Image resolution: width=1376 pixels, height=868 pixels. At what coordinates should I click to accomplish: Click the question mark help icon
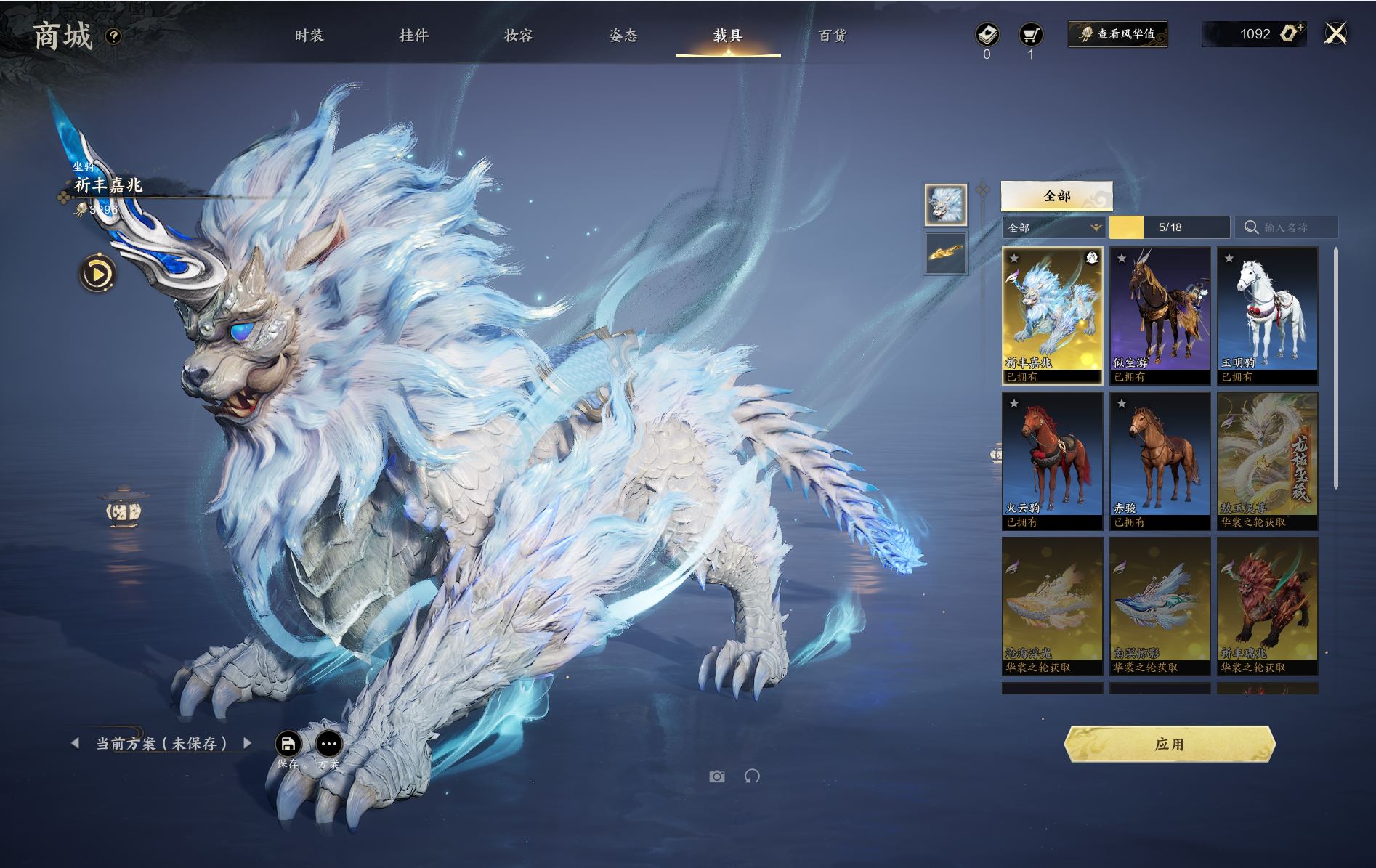click(113, 36)
